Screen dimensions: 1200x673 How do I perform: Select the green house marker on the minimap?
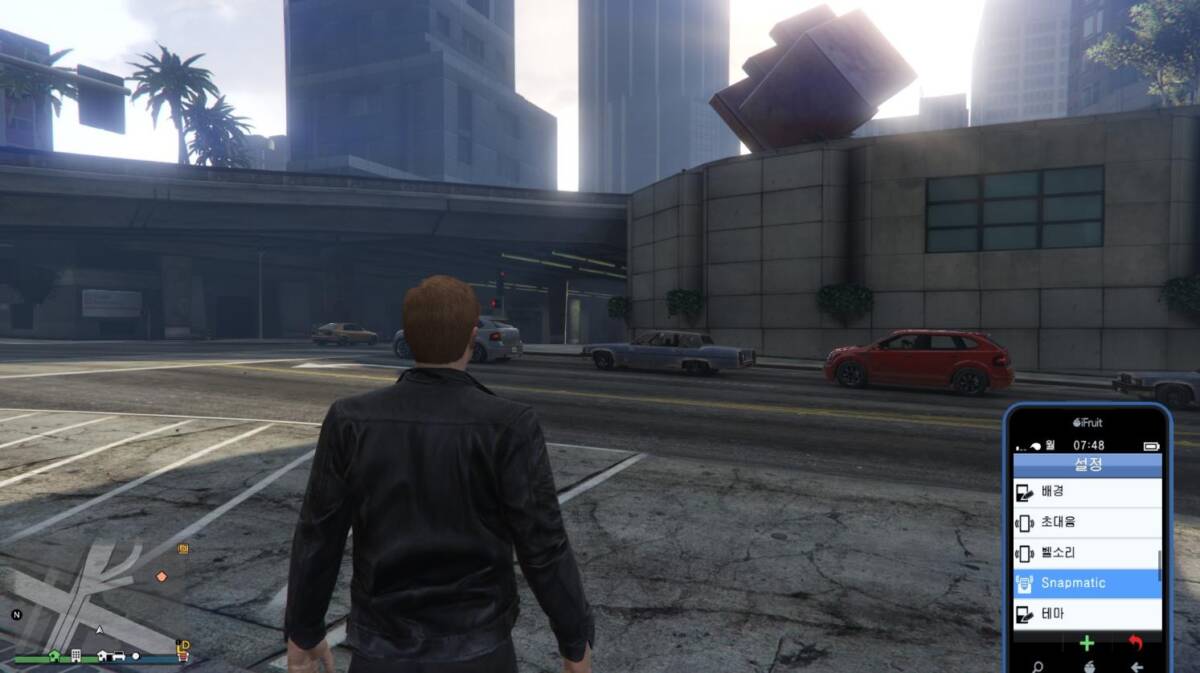click(53, 657)
